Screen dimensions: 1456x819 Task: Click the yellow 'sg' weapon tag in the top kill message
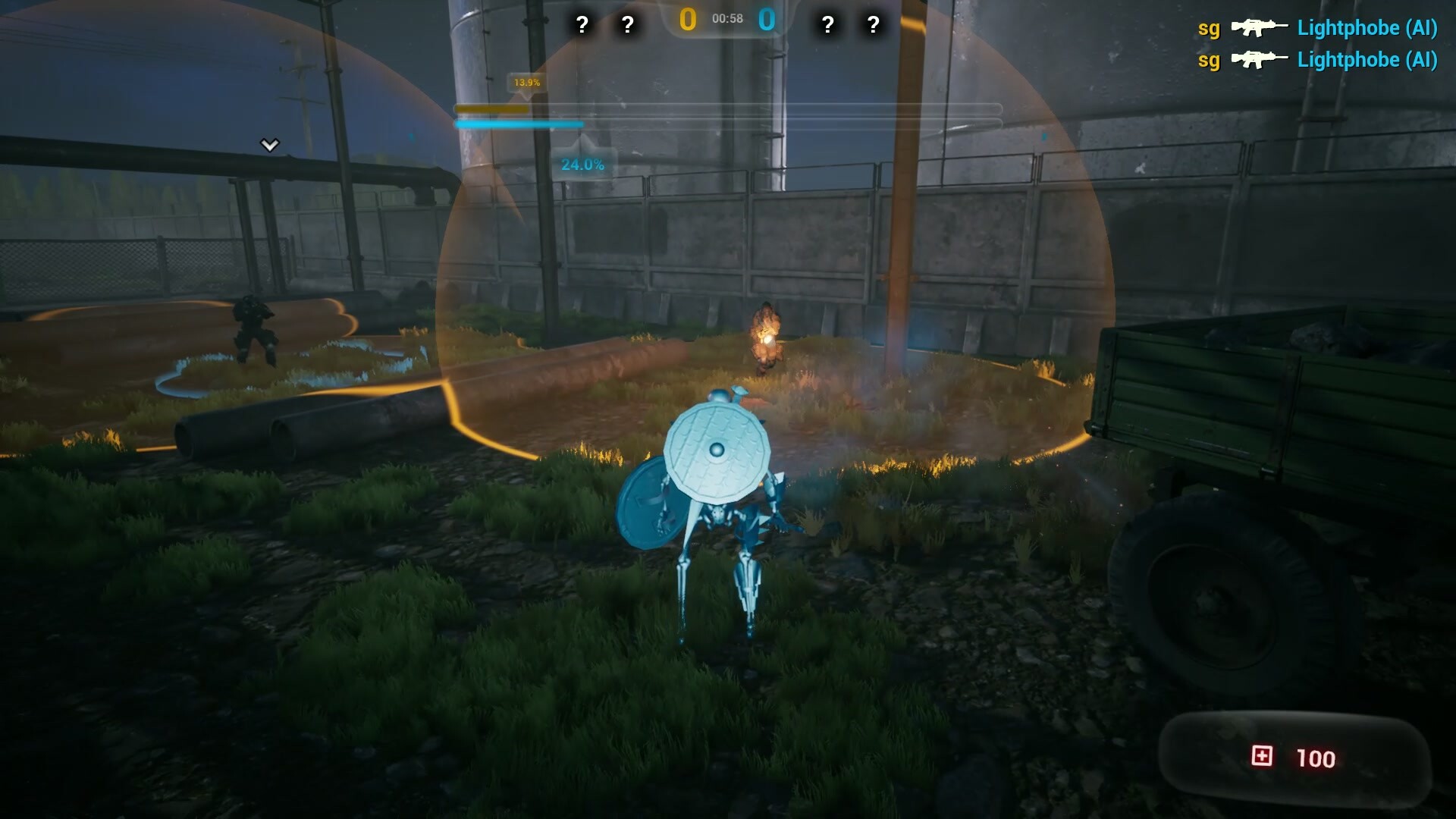coord(1208,30)
